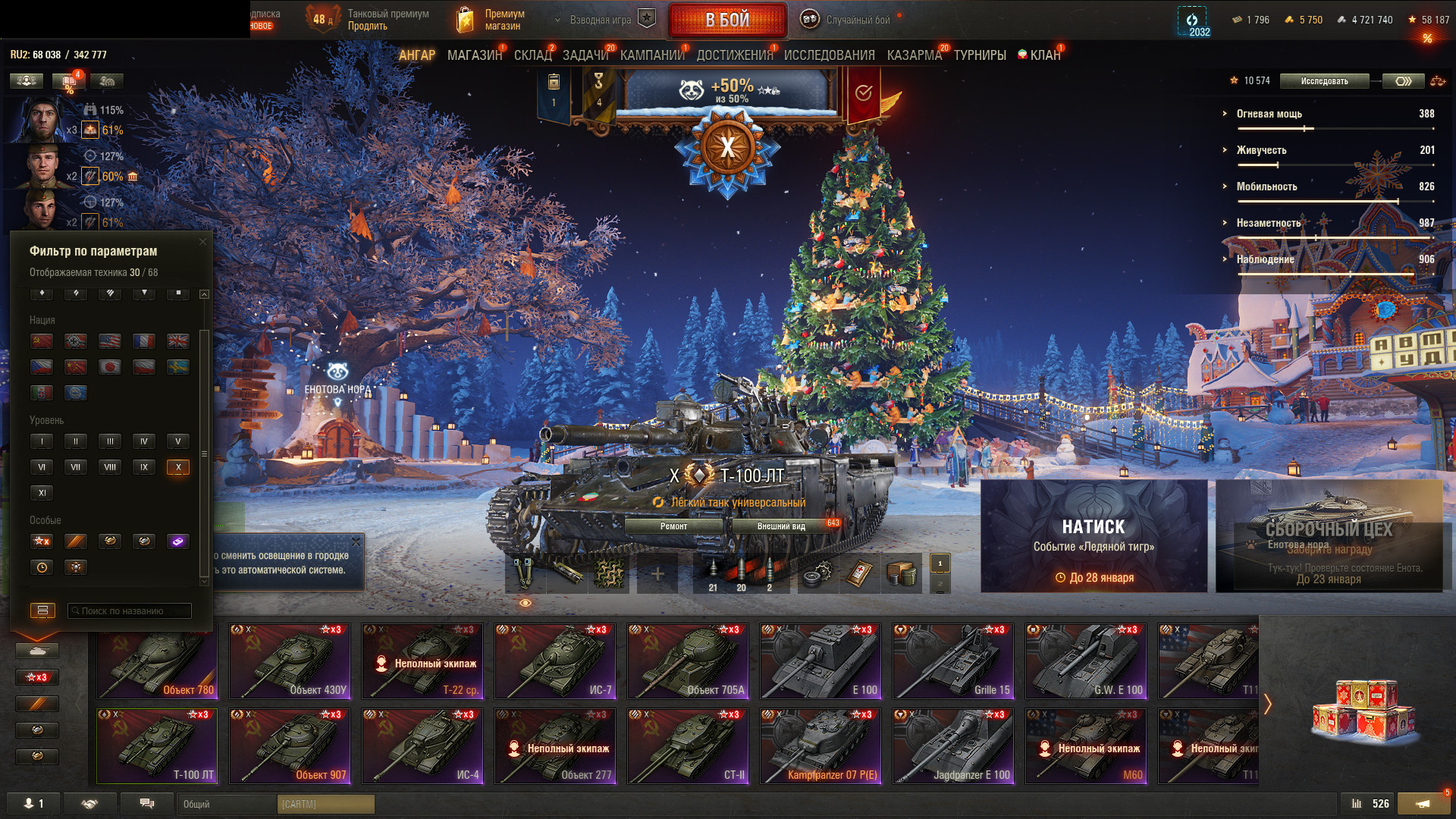Click the tank name search field
The height and width of the screenshot is (819, 1456).
tap(130, 610)
